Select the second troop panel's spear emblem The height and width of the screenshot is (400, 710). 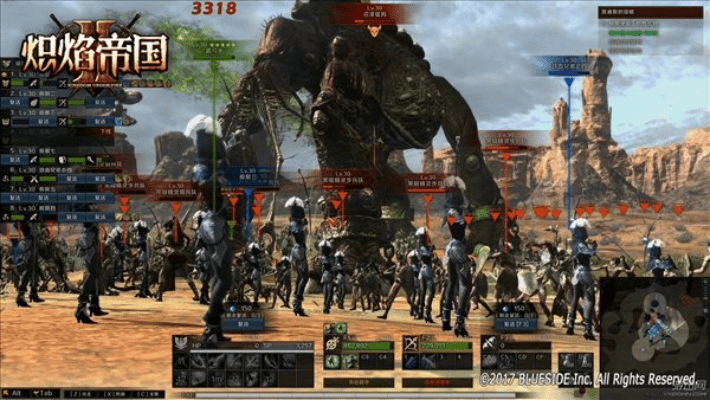[331, 343]
